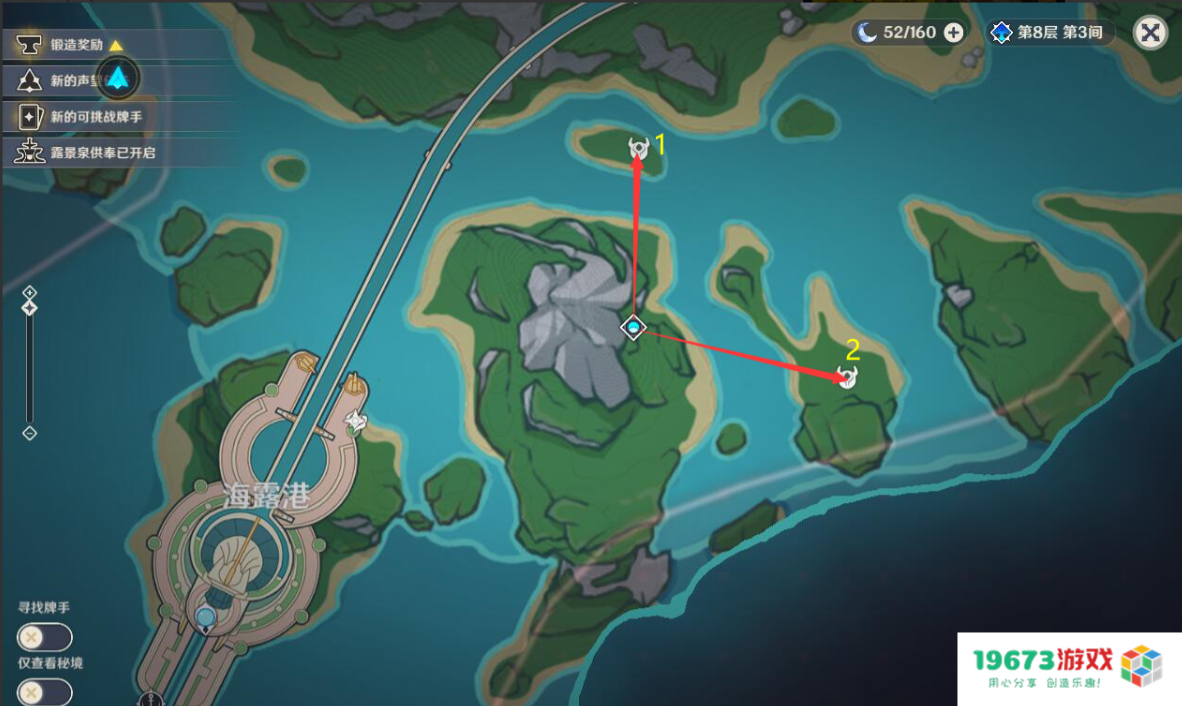
Task: Click the blue player location arrow
Action: (119, 78)
